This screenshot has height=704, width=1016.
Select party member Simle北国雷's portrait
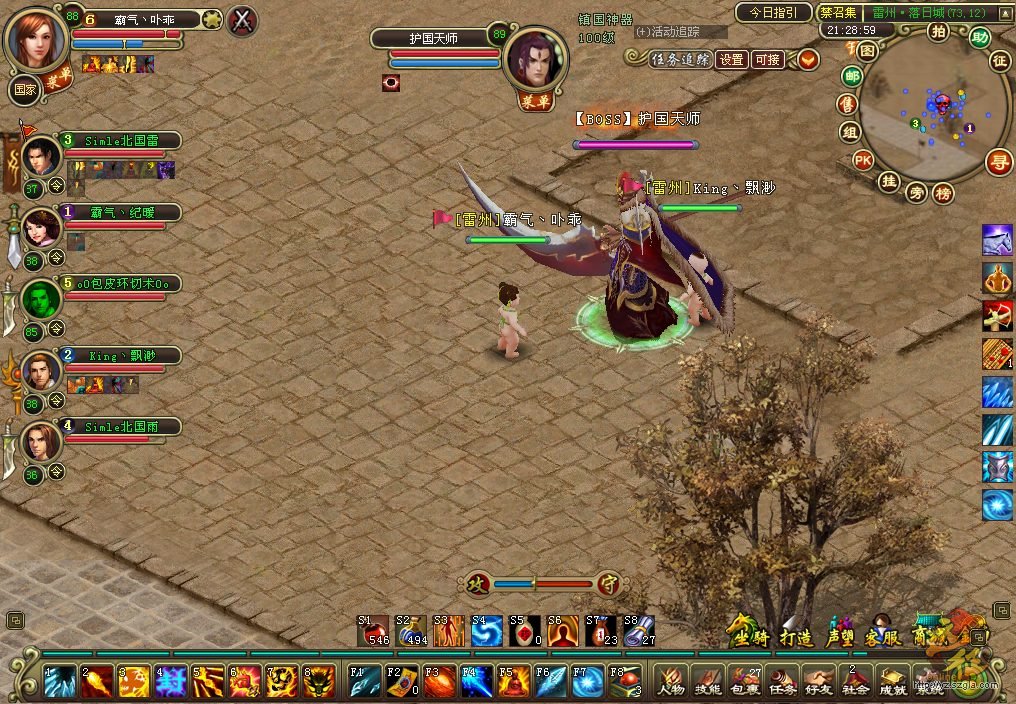point(41,156)
